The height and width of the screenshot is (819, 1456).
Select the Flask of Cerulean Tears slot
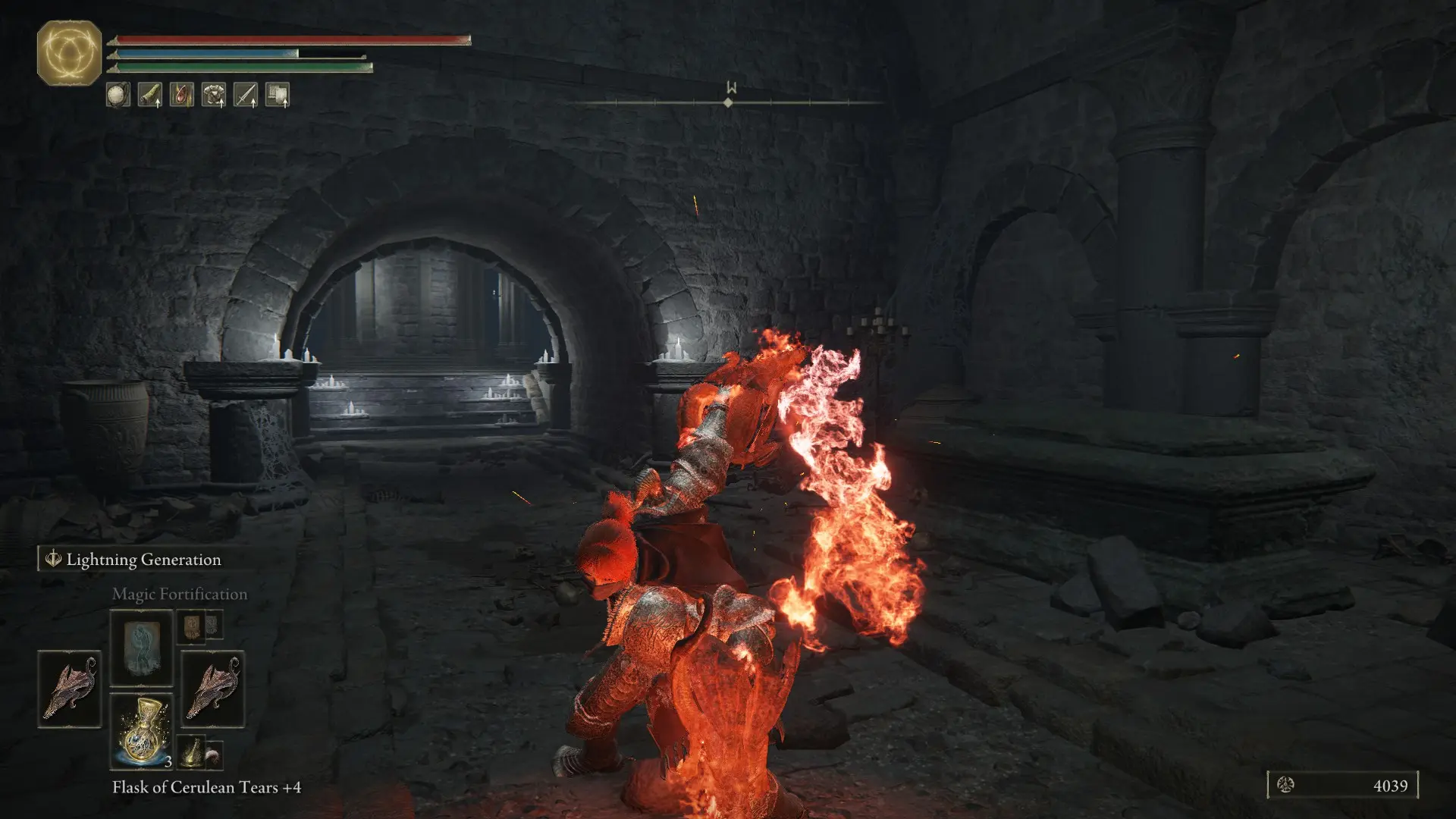(x=142, y=731)
